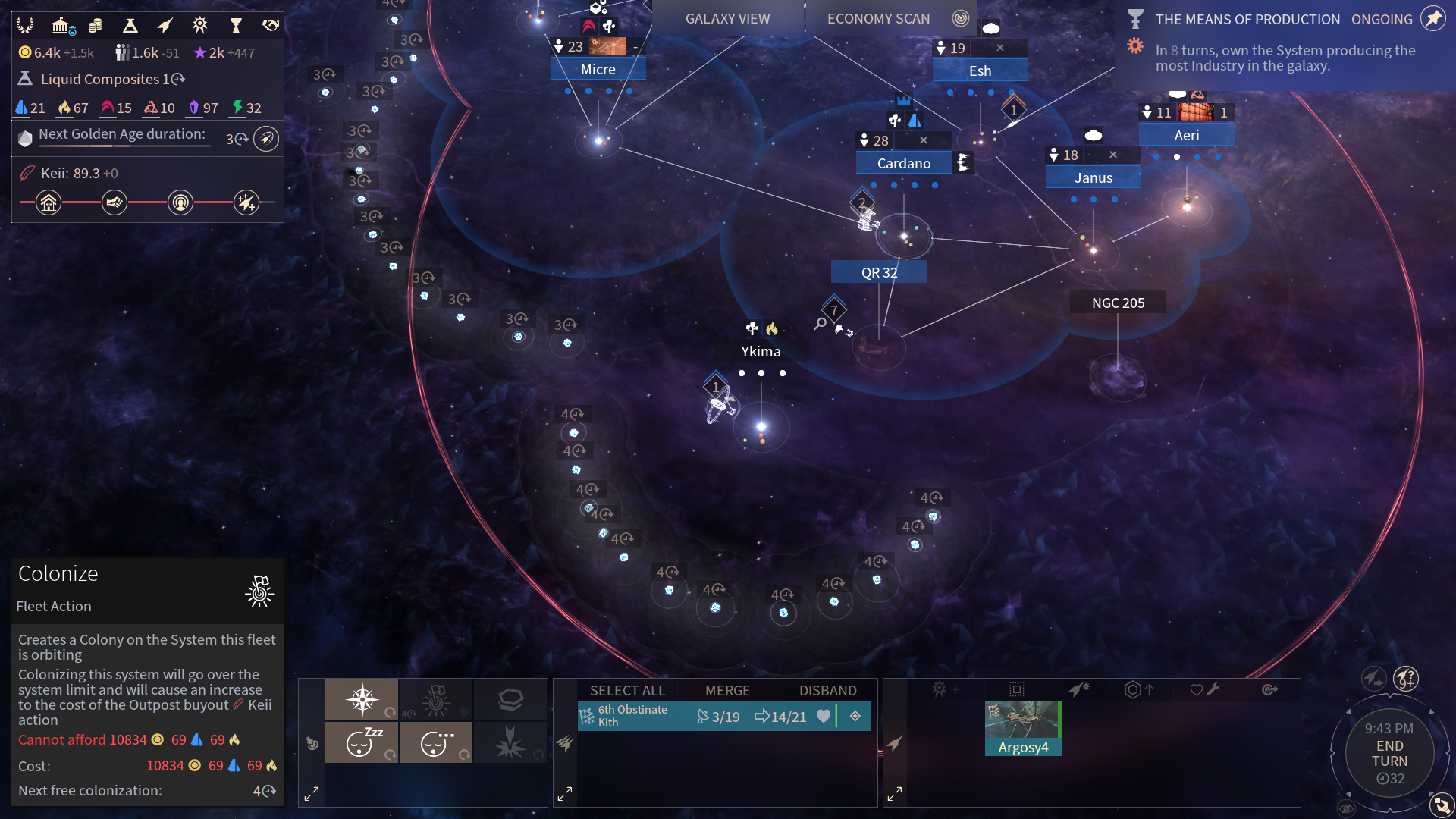Select the Janus system label
The image size is (1456, 819).
(1093, 177)
